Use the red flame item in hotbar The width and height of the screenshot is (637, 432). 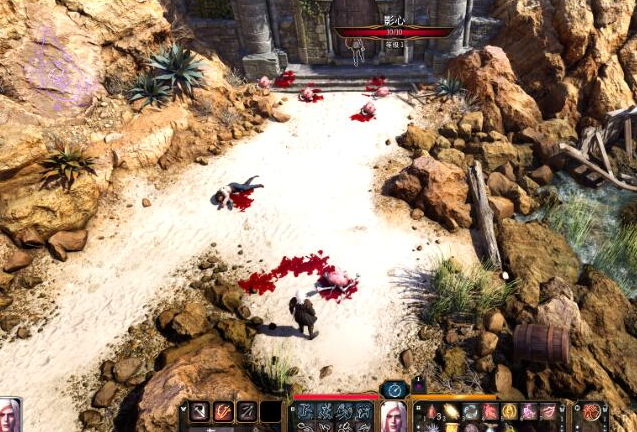[434, 411]
